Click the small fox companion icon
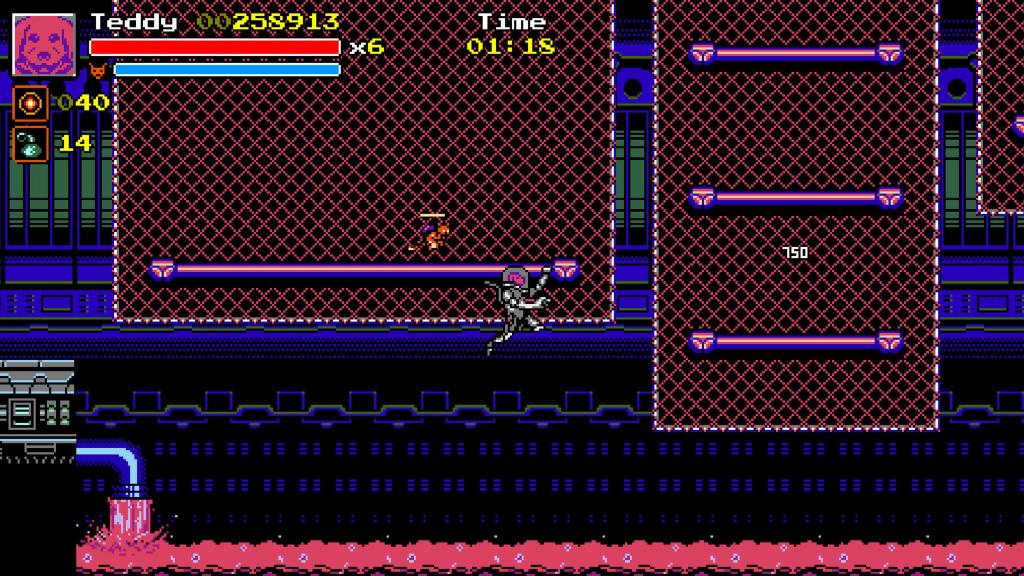Viewport: 1024px width, 576px height. pos(98,71)
